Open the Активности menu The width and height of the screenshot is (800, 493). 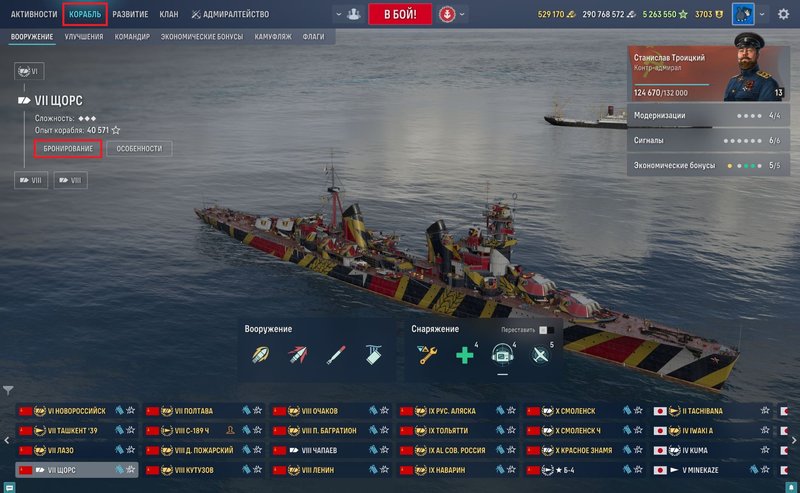34,15
